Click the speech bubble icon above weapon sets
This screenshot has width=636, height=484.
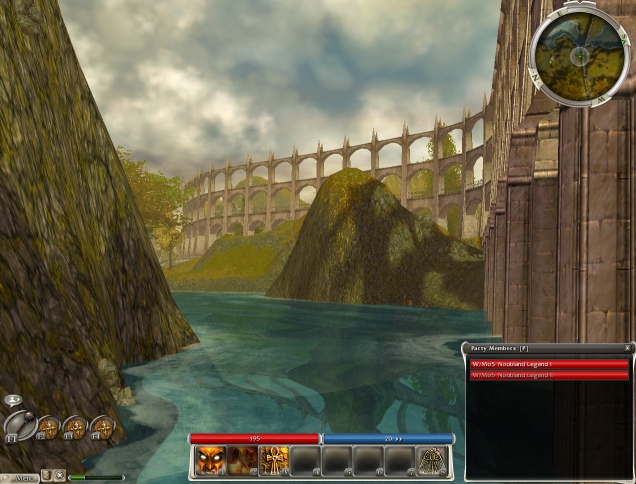(12, 400)
